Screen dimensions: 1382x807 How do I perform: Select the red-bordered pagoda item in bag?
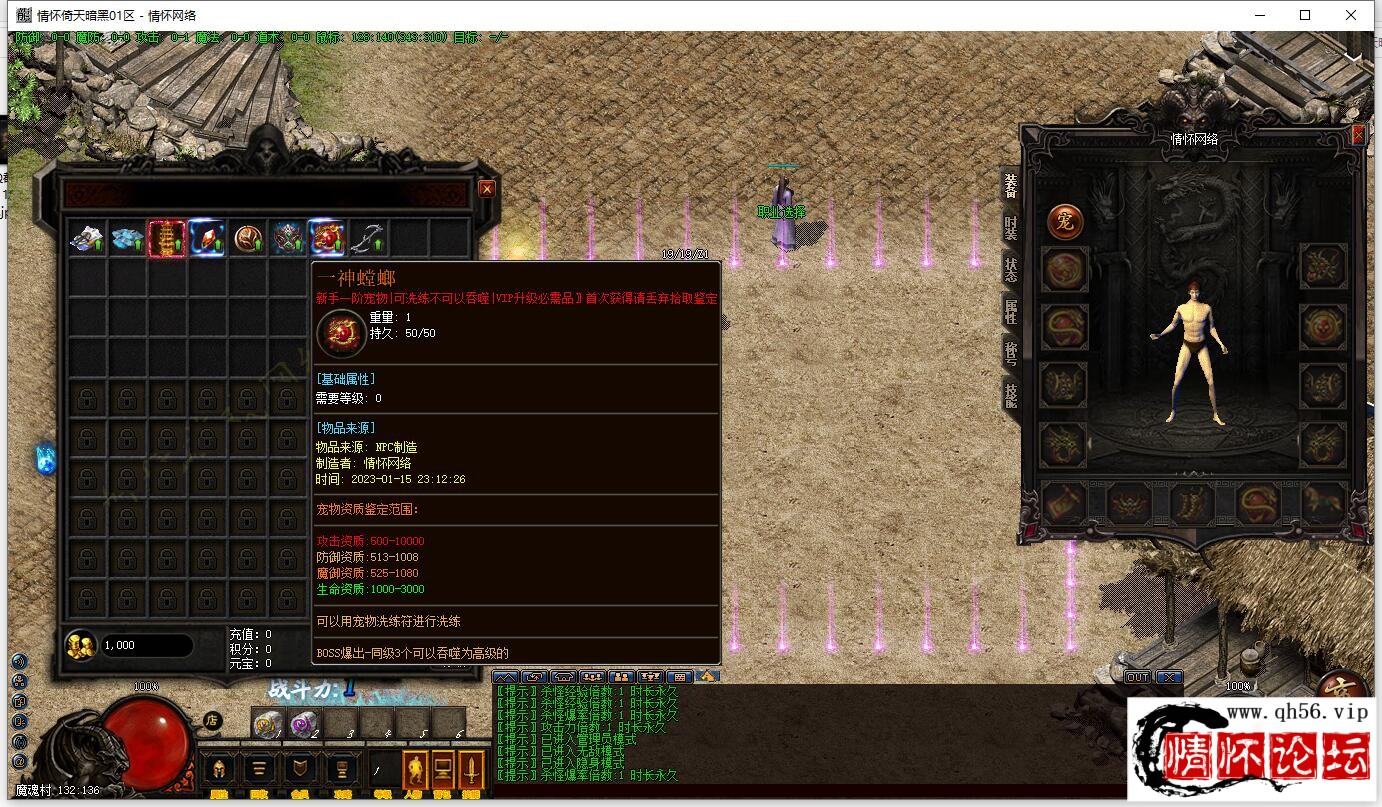click(167, 238)
